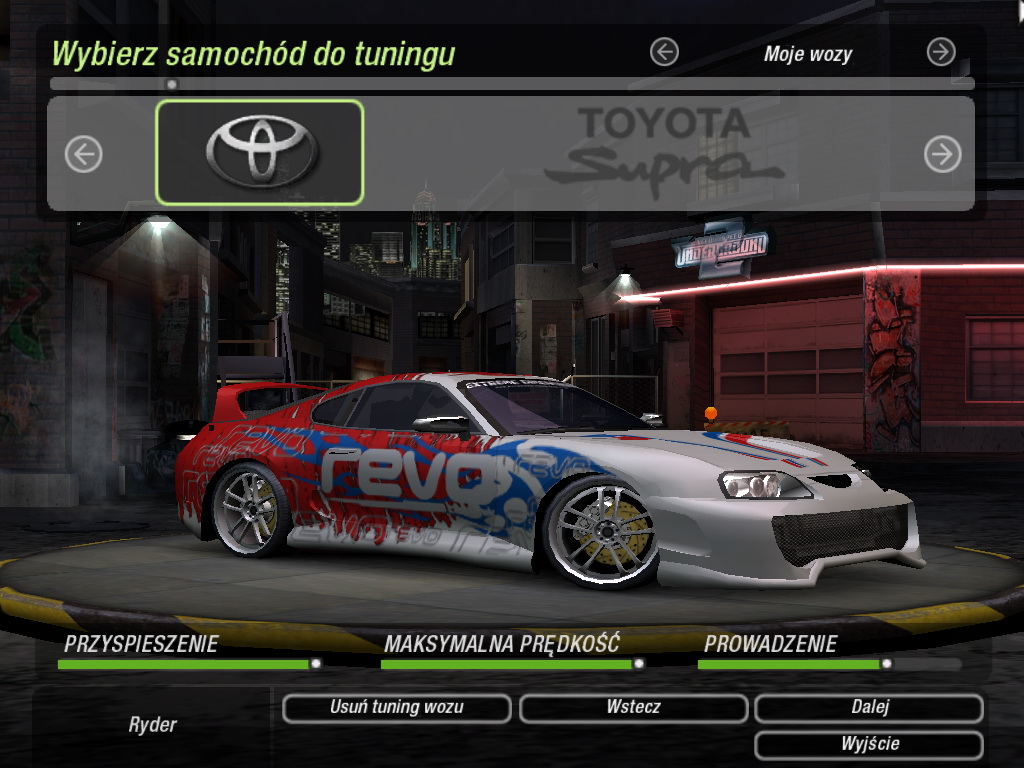This screenshot has width=1024, height=768.
Task: Exit using the Wyjście button
Action: coord(869,745)
